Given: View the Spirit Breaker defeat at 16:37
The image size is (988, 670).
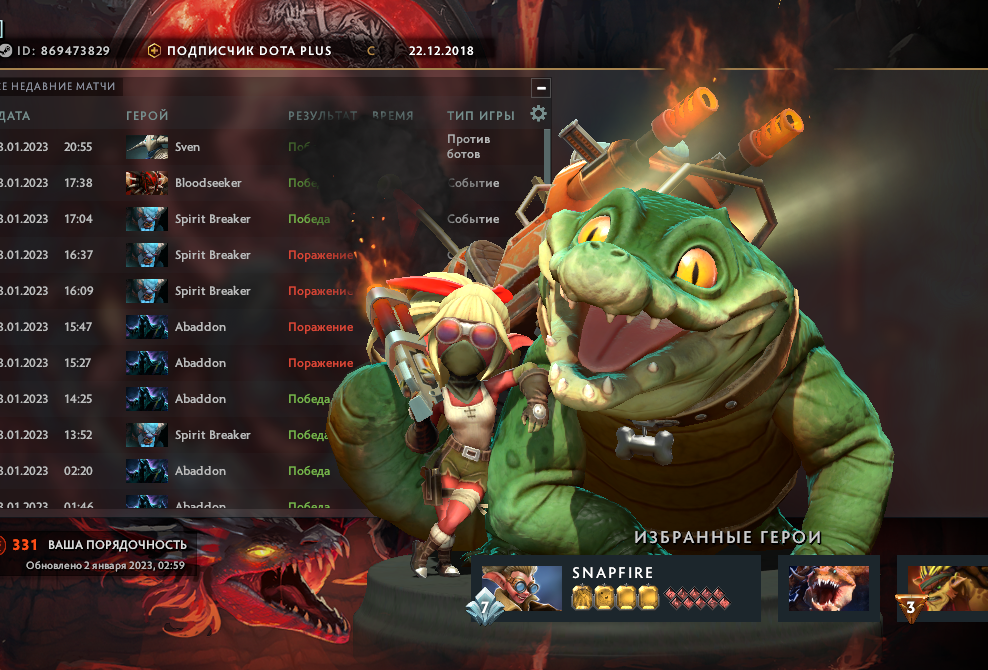Looking at the screenshot, I should pyautogui.click(x=212, y=255).
